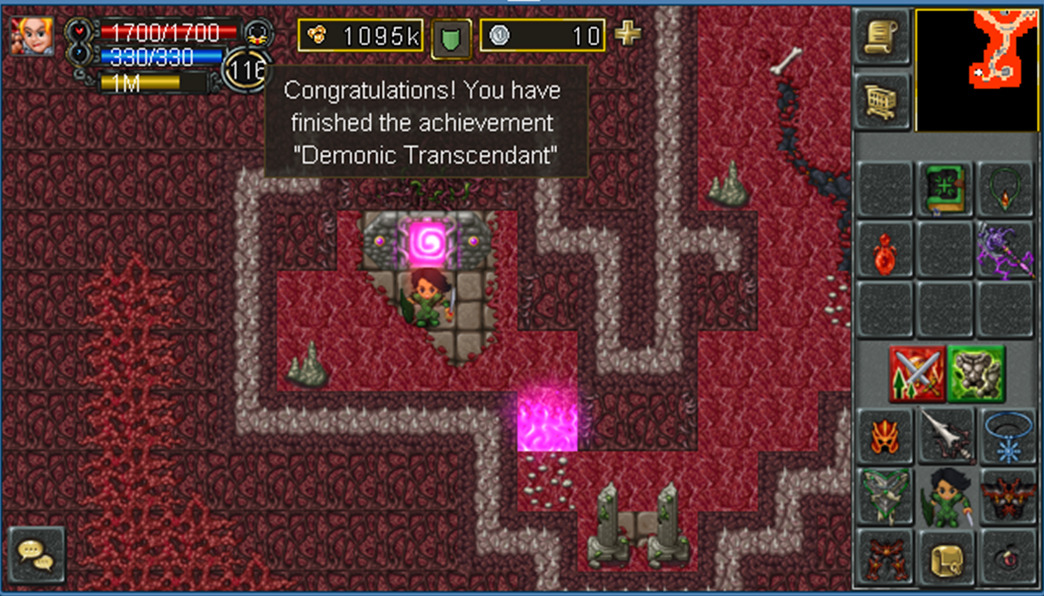
Task: View the minimap
Action: click(x=977, y=70)
